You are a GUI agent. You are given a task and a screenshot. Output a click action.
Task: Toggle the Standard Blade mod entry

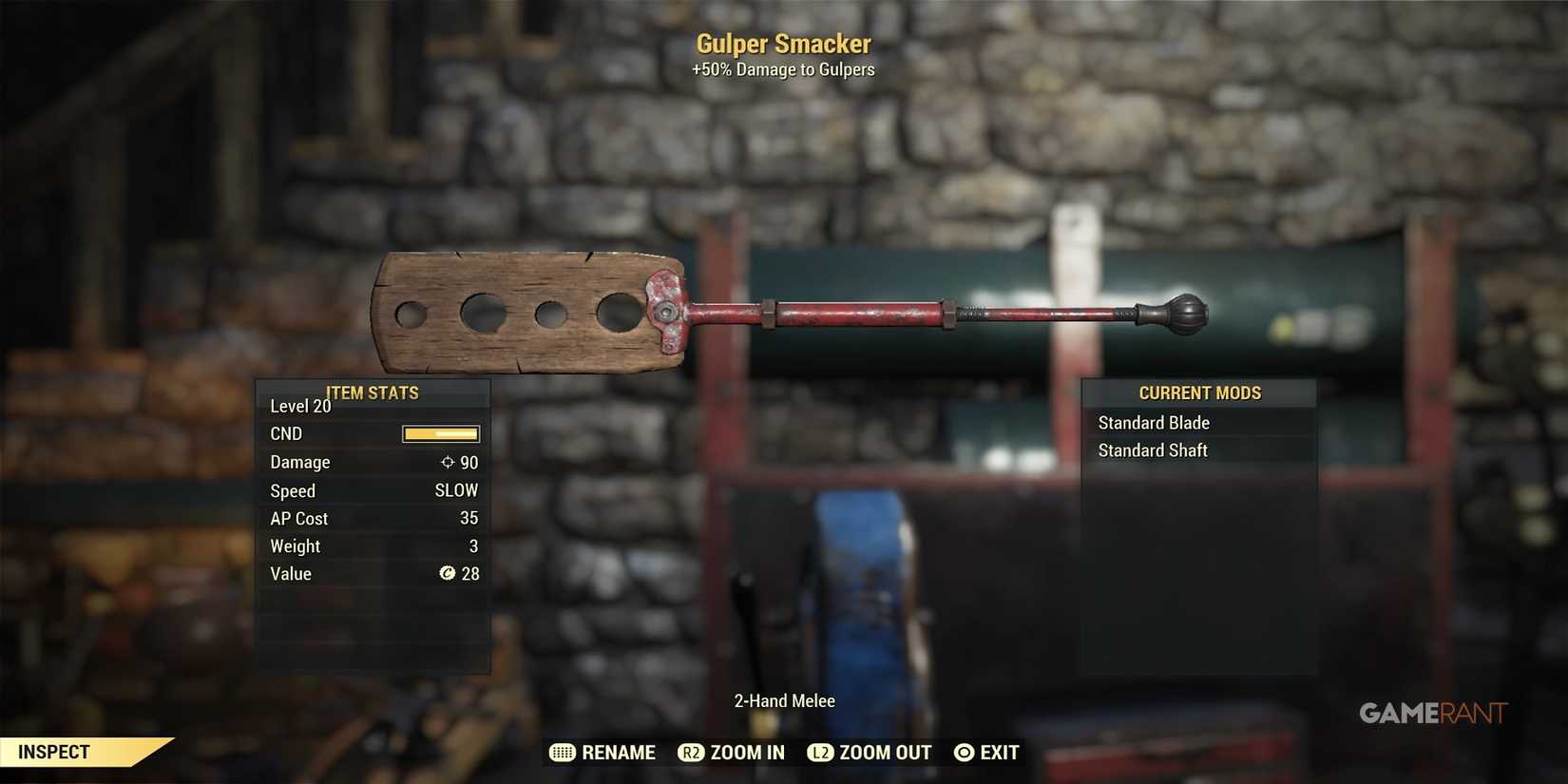pos(1154,423)
